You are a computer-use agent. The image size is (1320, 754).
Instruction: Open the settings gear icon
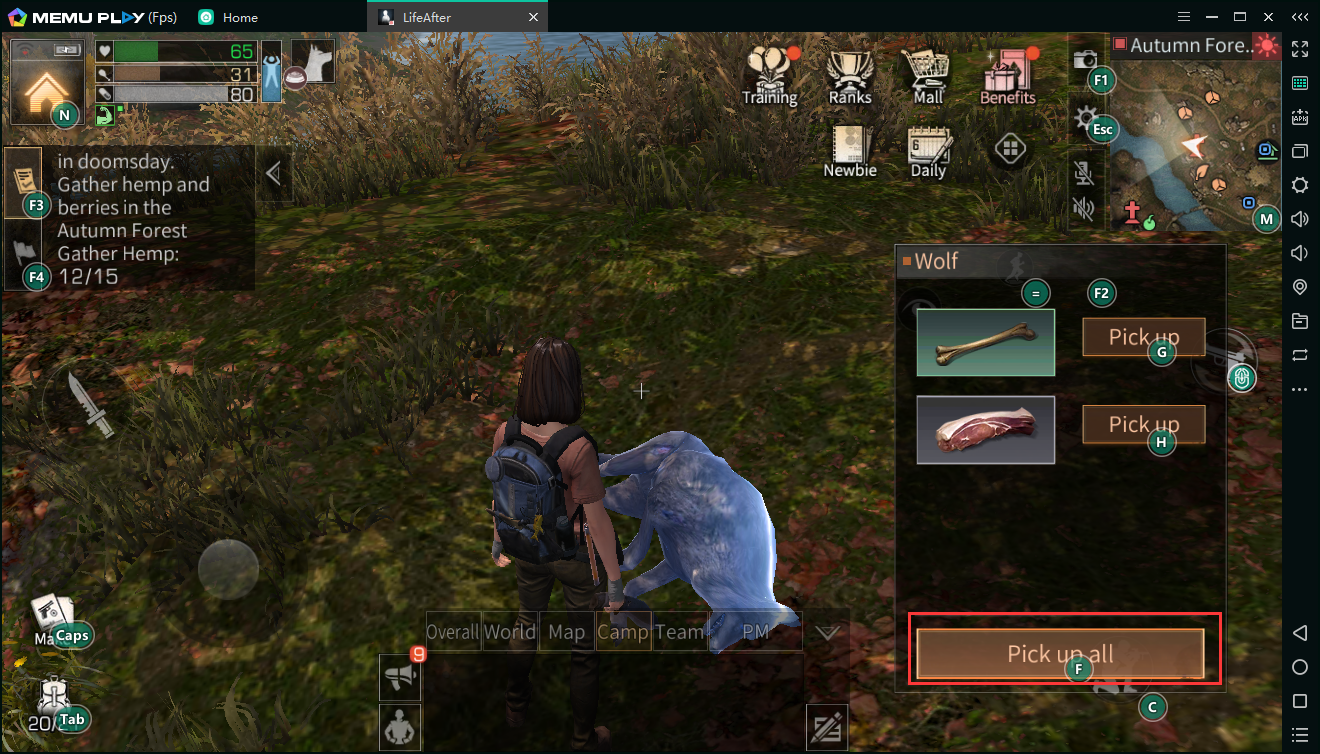click(x=1084, y=120)
